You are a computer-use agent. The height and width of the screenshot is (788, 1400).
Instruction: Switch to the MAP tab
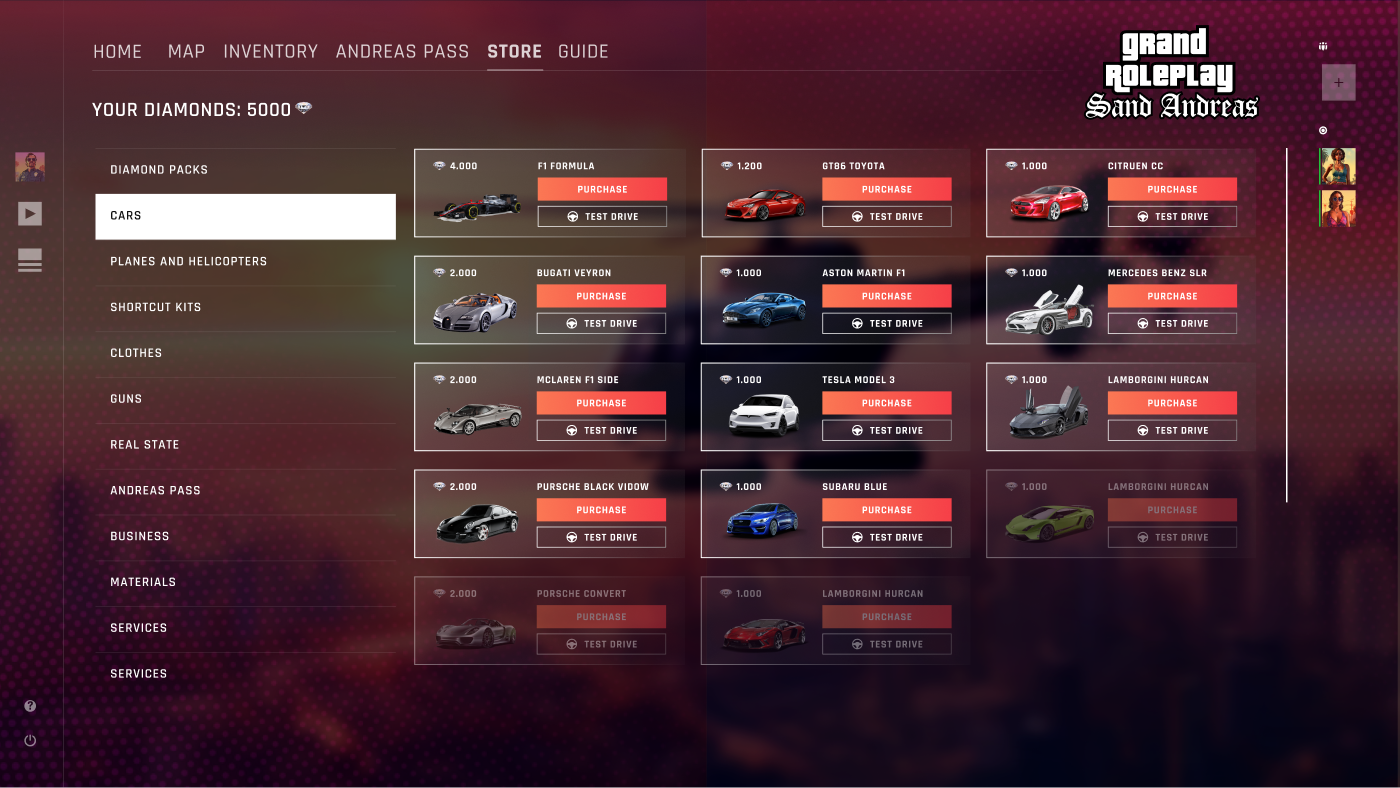[x=187, y=51]
